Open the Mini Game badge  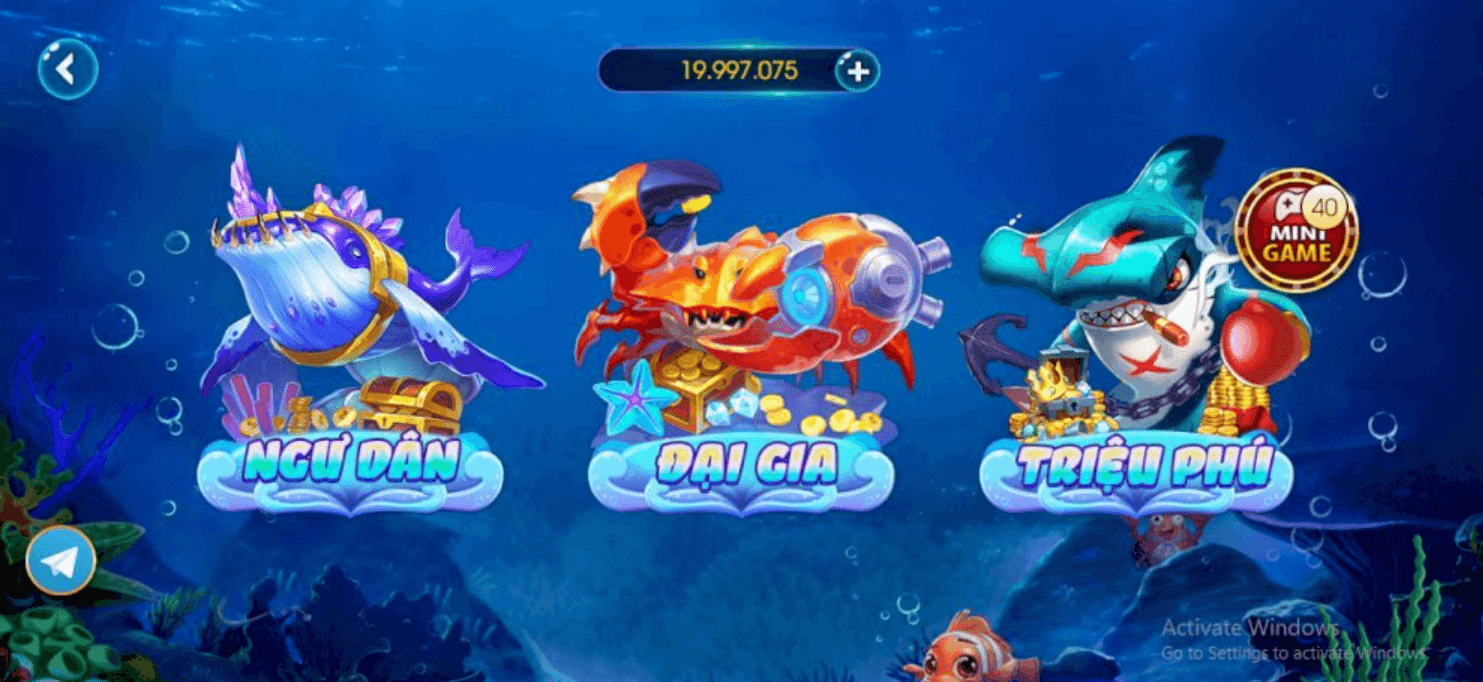pos(1296,230)
